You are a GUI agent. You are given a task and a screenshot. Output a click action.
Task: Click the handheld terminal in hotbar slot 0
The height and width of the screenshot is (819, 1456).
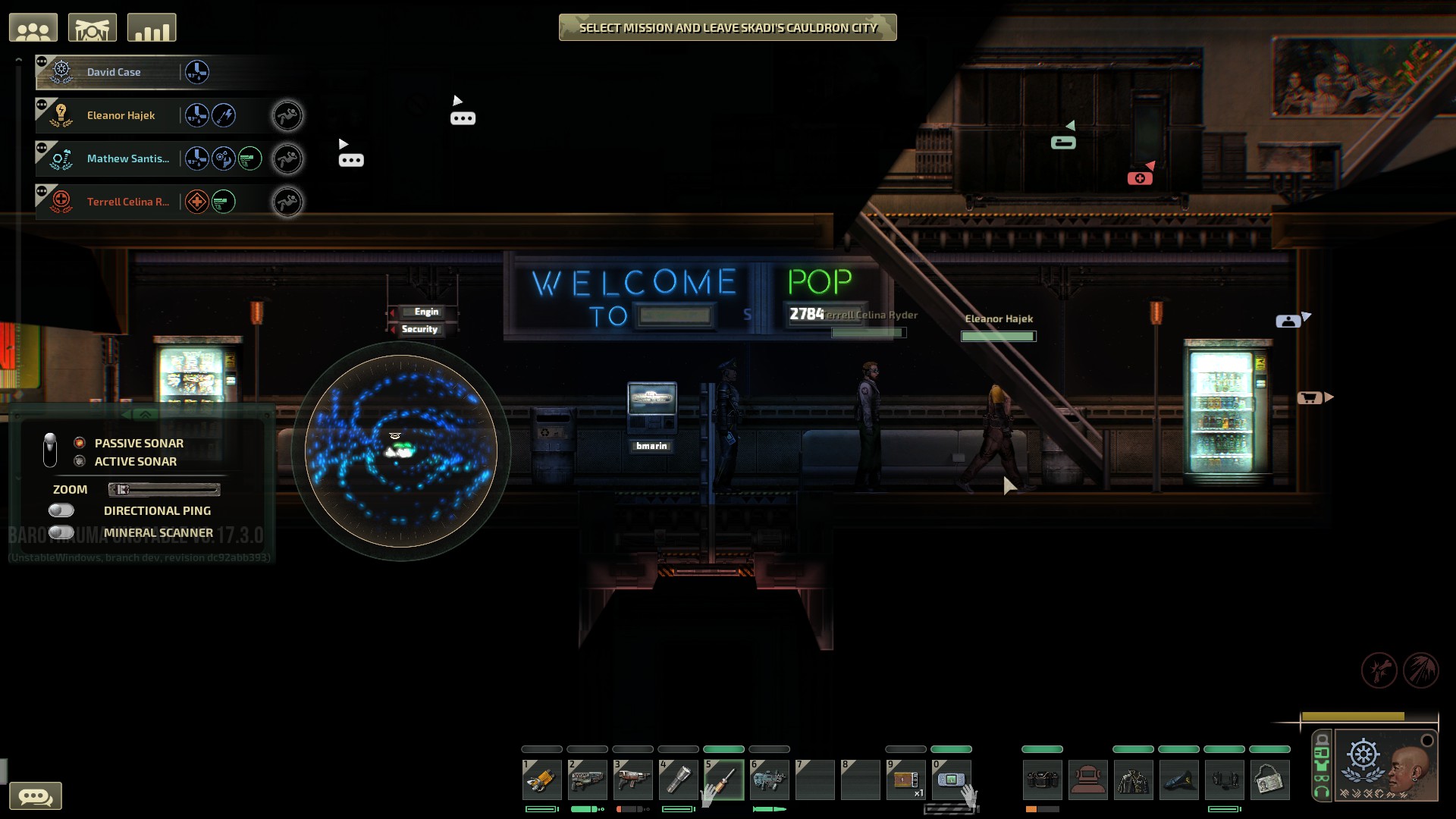click(952, 780)
